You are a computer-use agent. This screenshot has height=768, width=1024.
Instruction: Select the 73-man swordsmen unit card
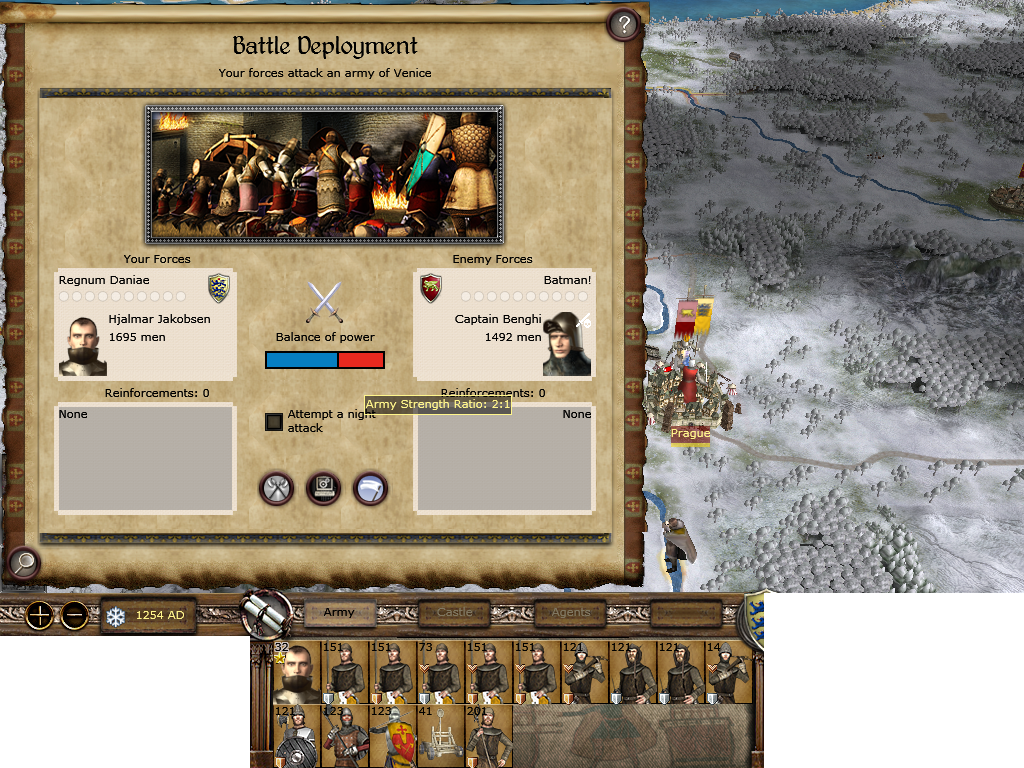click(x=440, y=674)
